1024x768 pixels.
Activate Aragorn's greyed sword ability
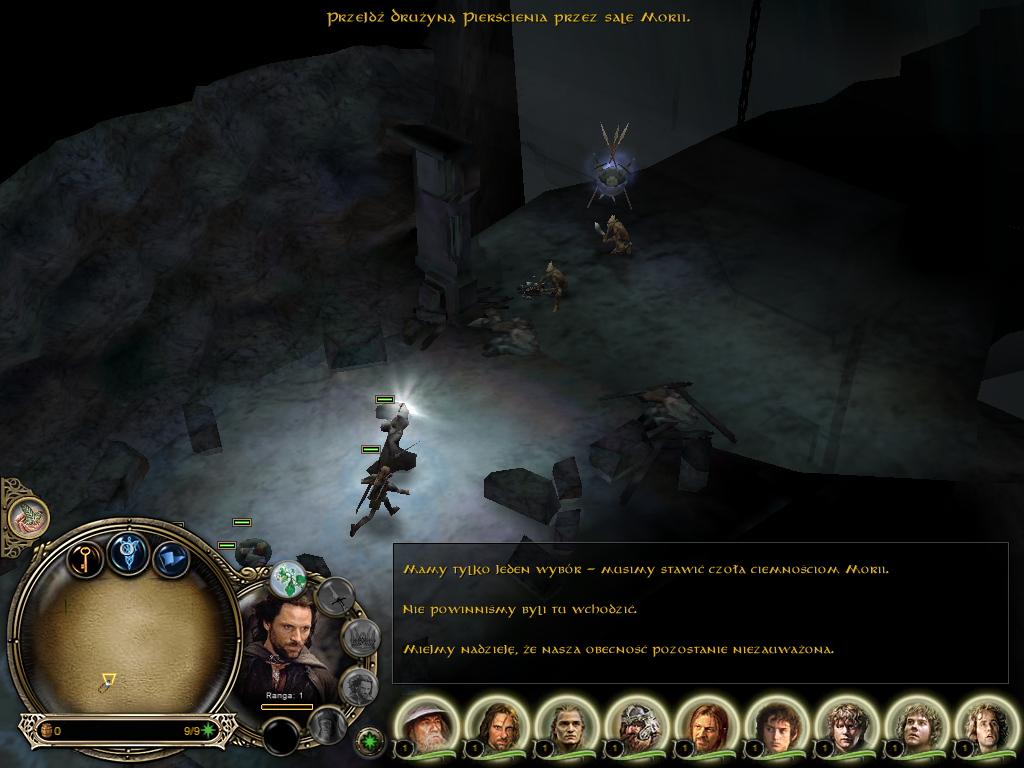tap(336, 597)
